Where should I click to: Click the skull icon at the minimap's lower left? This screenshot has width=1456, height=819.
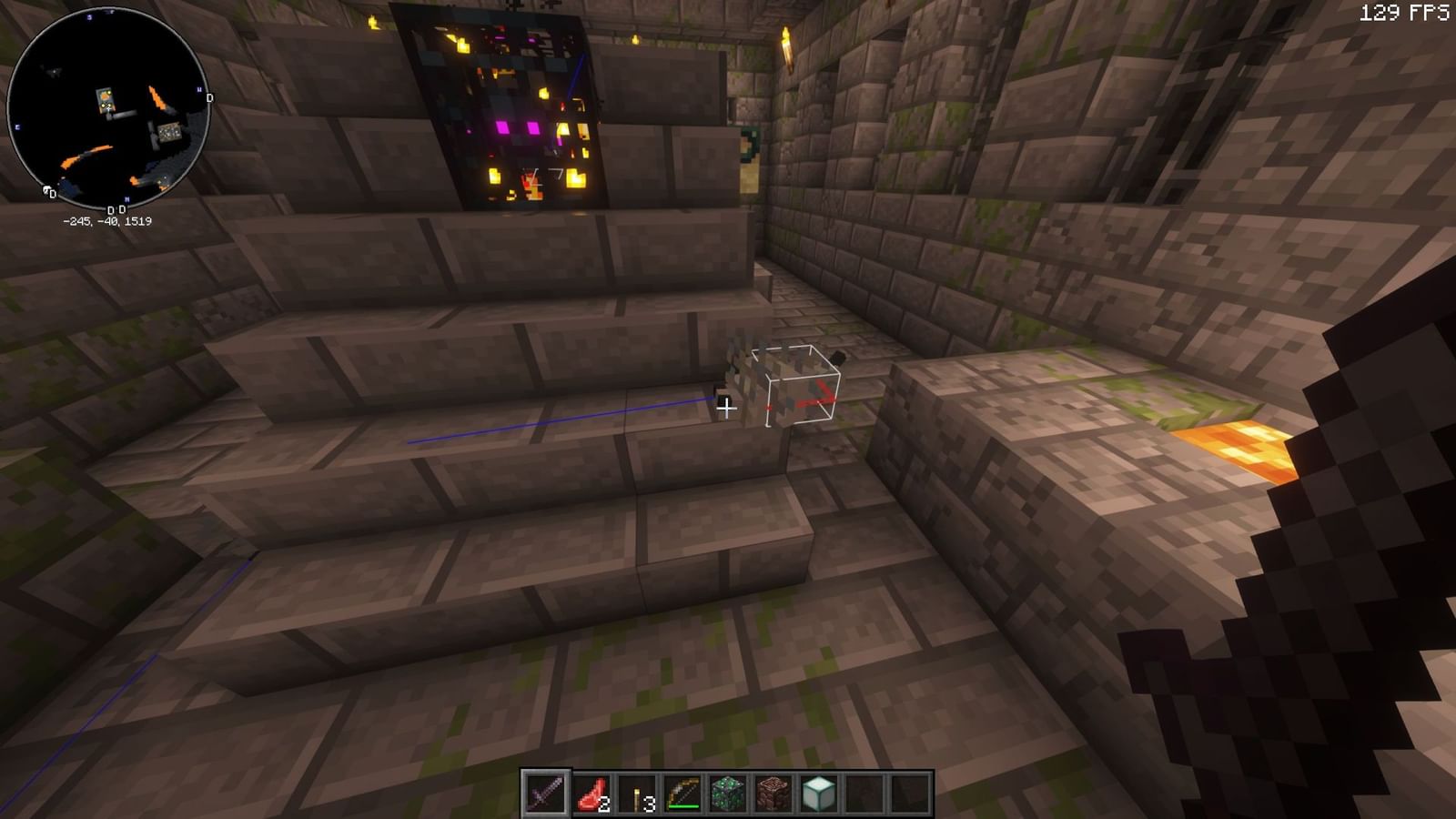[45, 190]
